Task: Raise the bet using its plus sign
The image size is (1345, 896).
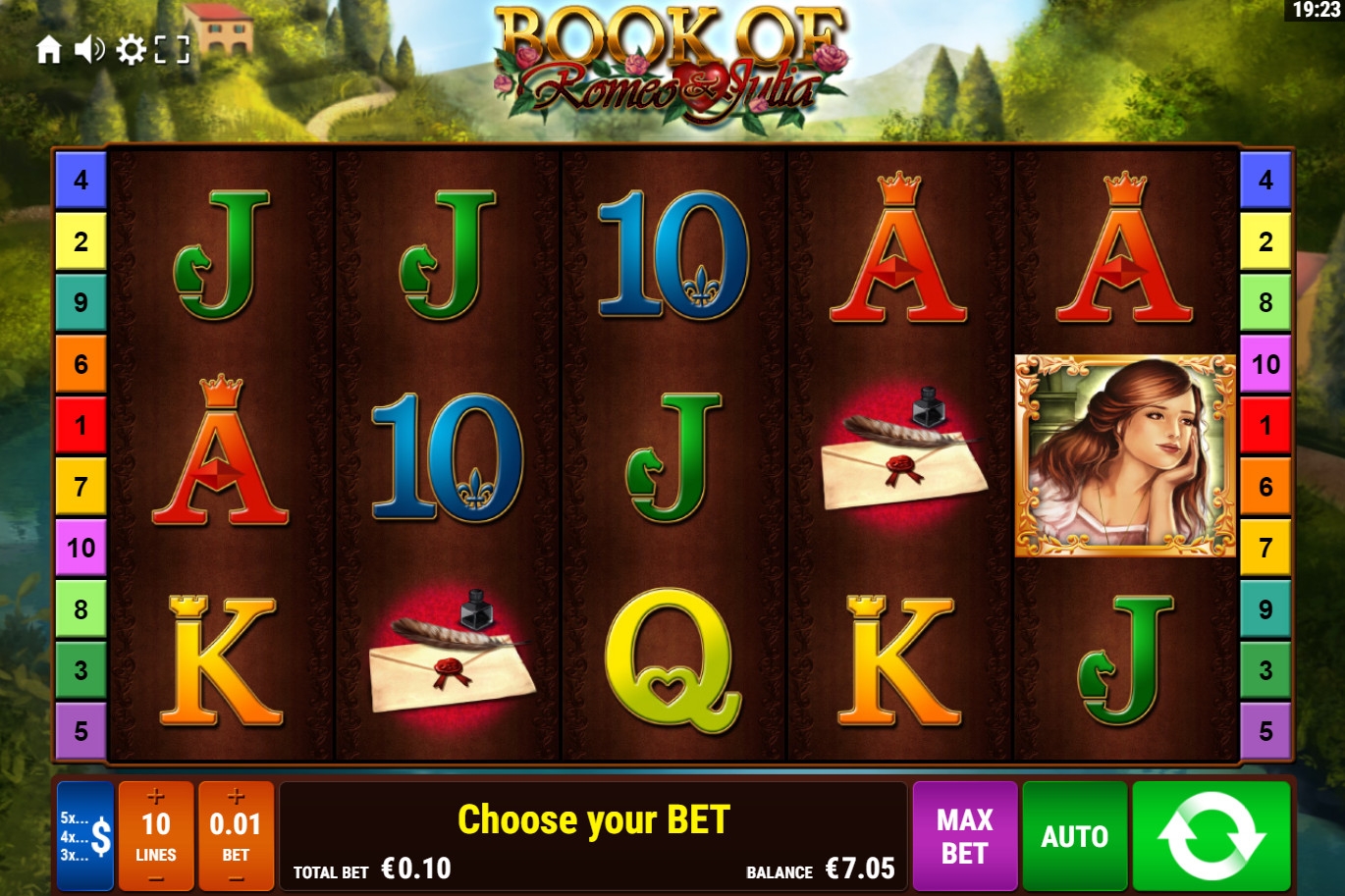Action: tap(236, 797)
